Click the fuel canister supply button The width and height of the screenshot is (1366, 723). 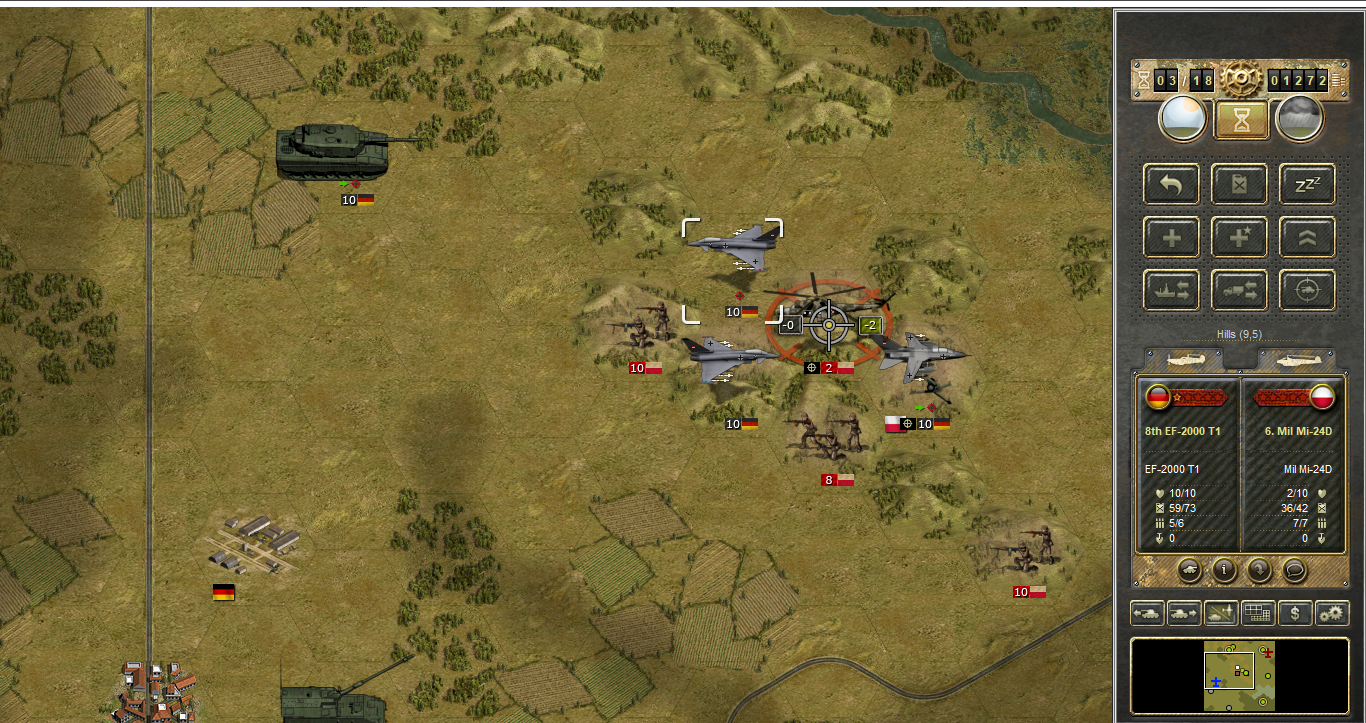click(1239, 184)
